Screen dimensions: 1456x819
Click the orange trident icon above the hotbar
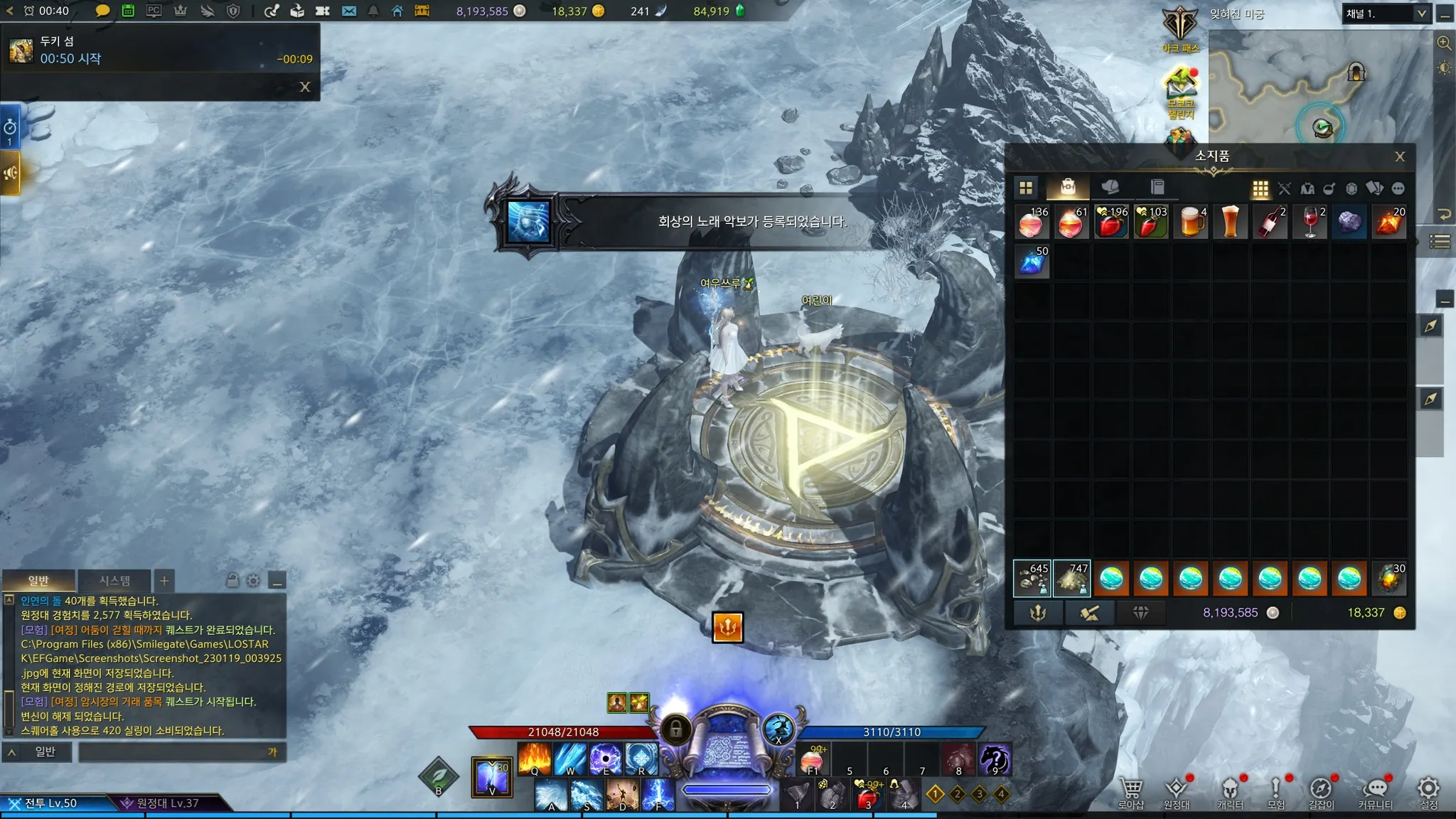pos(727,627)
